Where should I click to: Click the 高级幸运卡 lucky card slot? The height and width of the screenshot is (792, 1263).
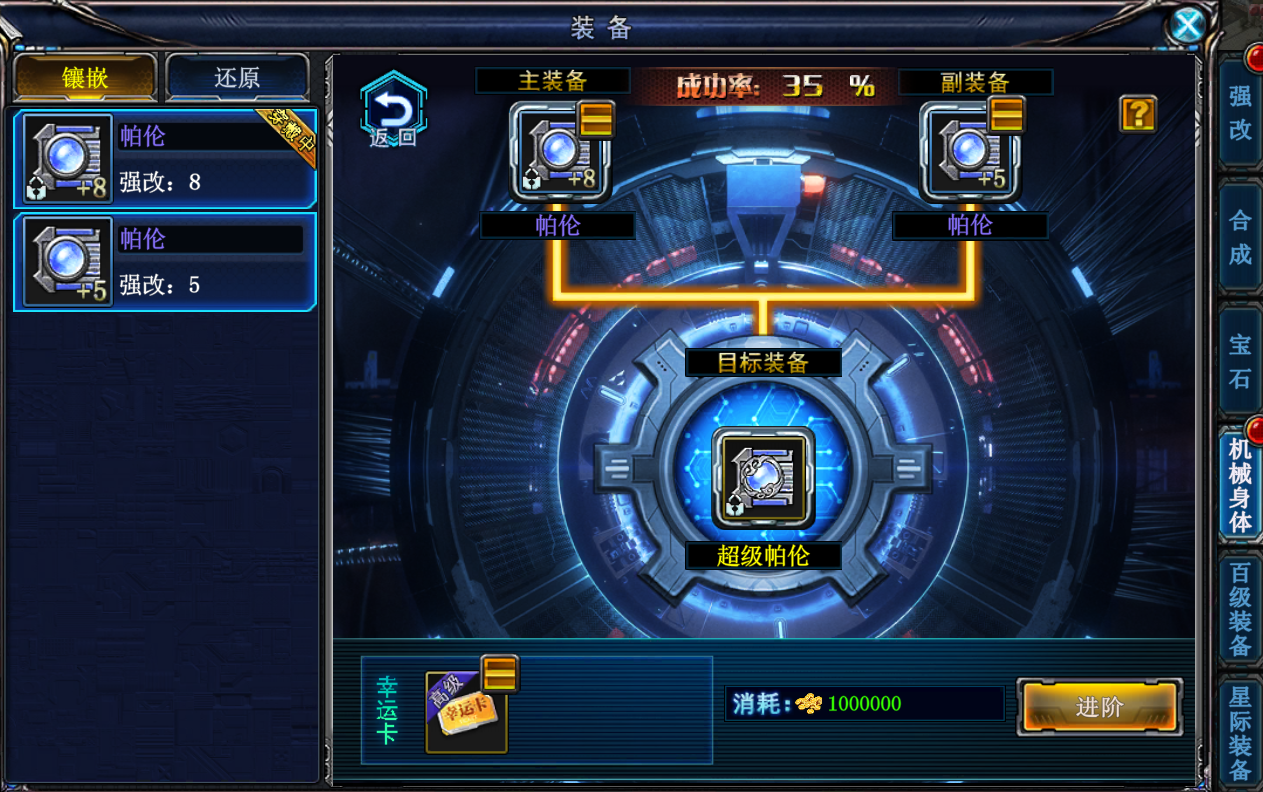tap(466, 711)
